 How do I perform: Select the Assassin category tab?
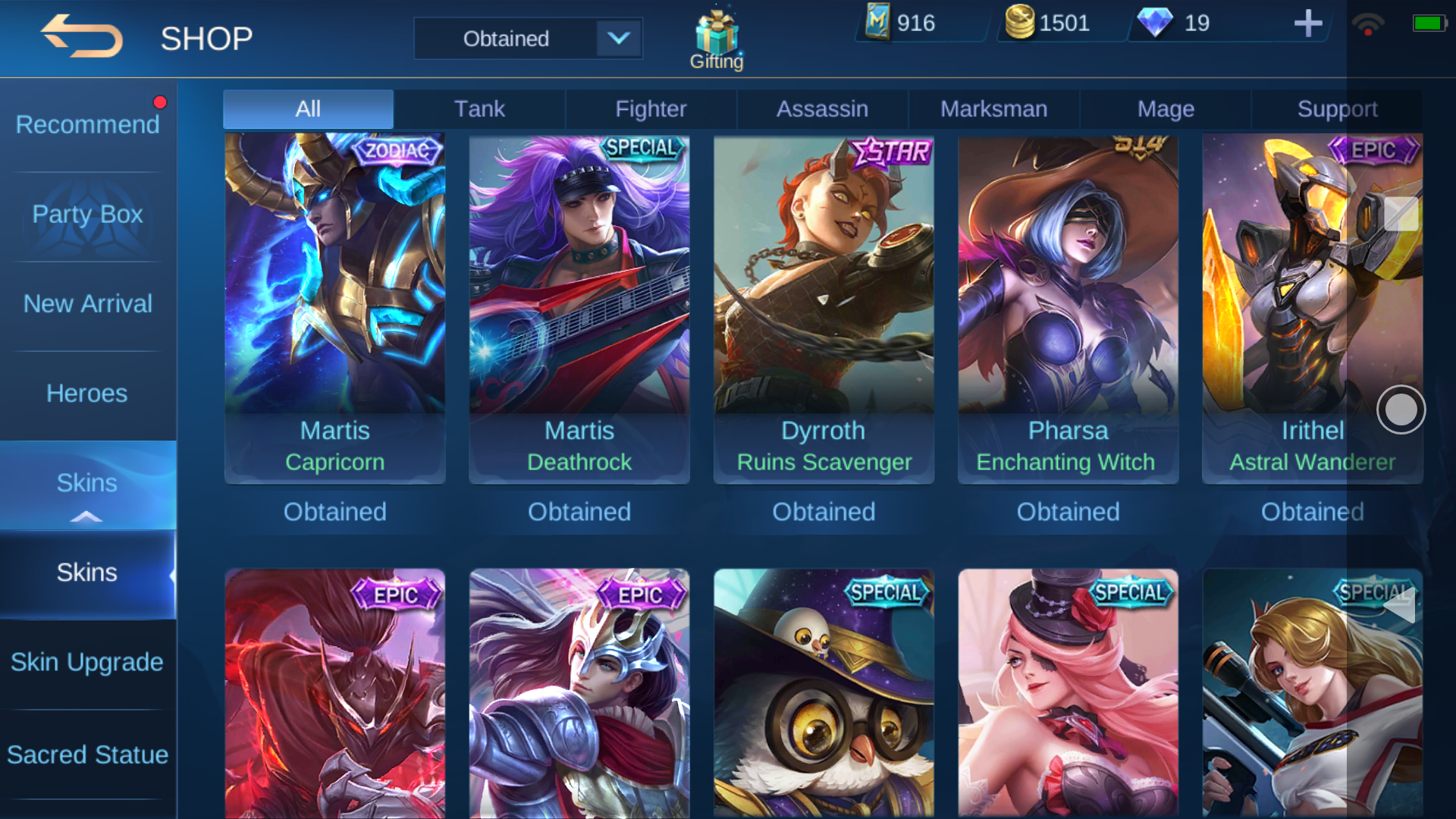(822, 109)
